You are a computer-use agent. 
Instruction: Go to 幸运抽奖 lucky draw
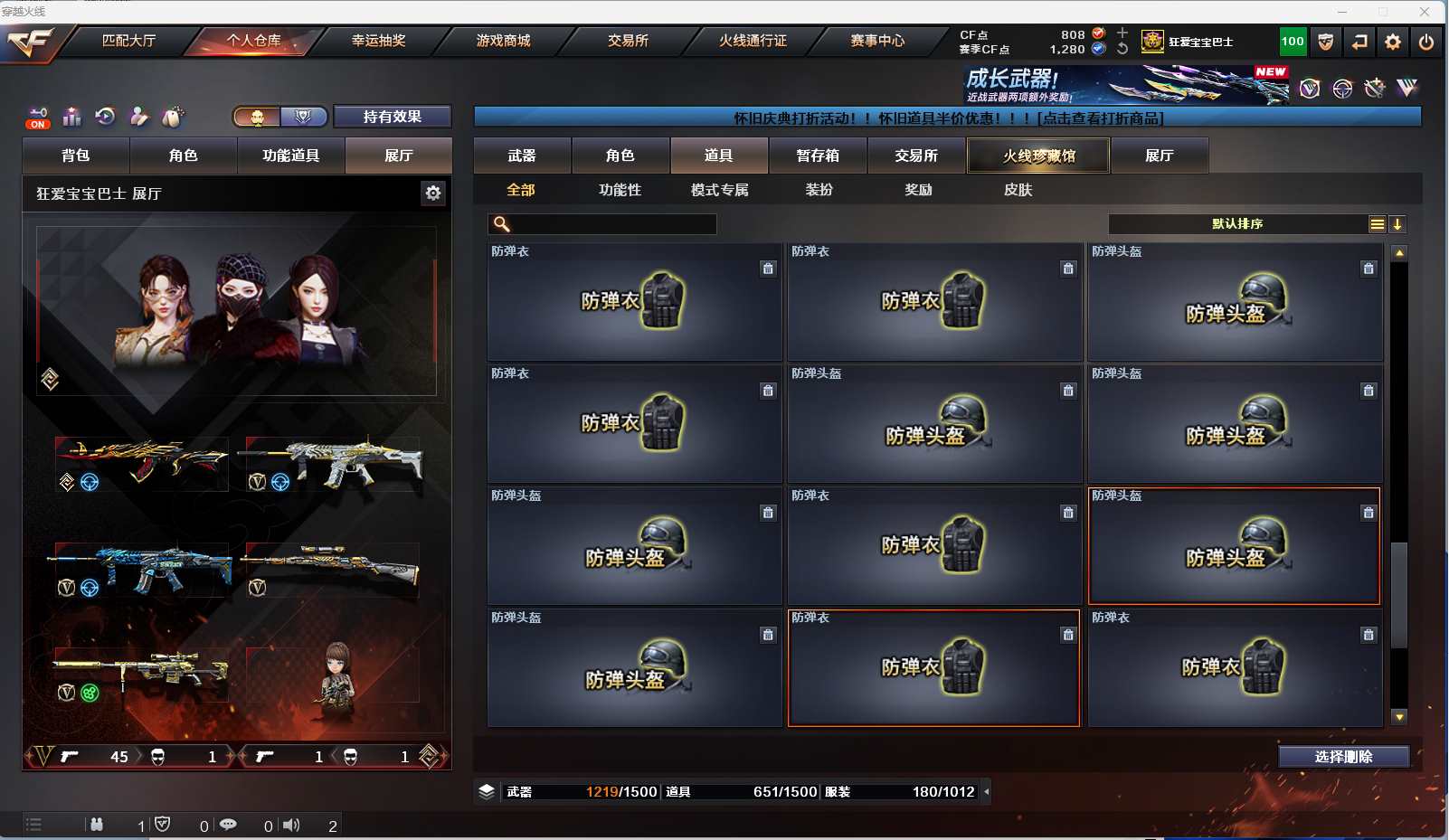(378, 41)
